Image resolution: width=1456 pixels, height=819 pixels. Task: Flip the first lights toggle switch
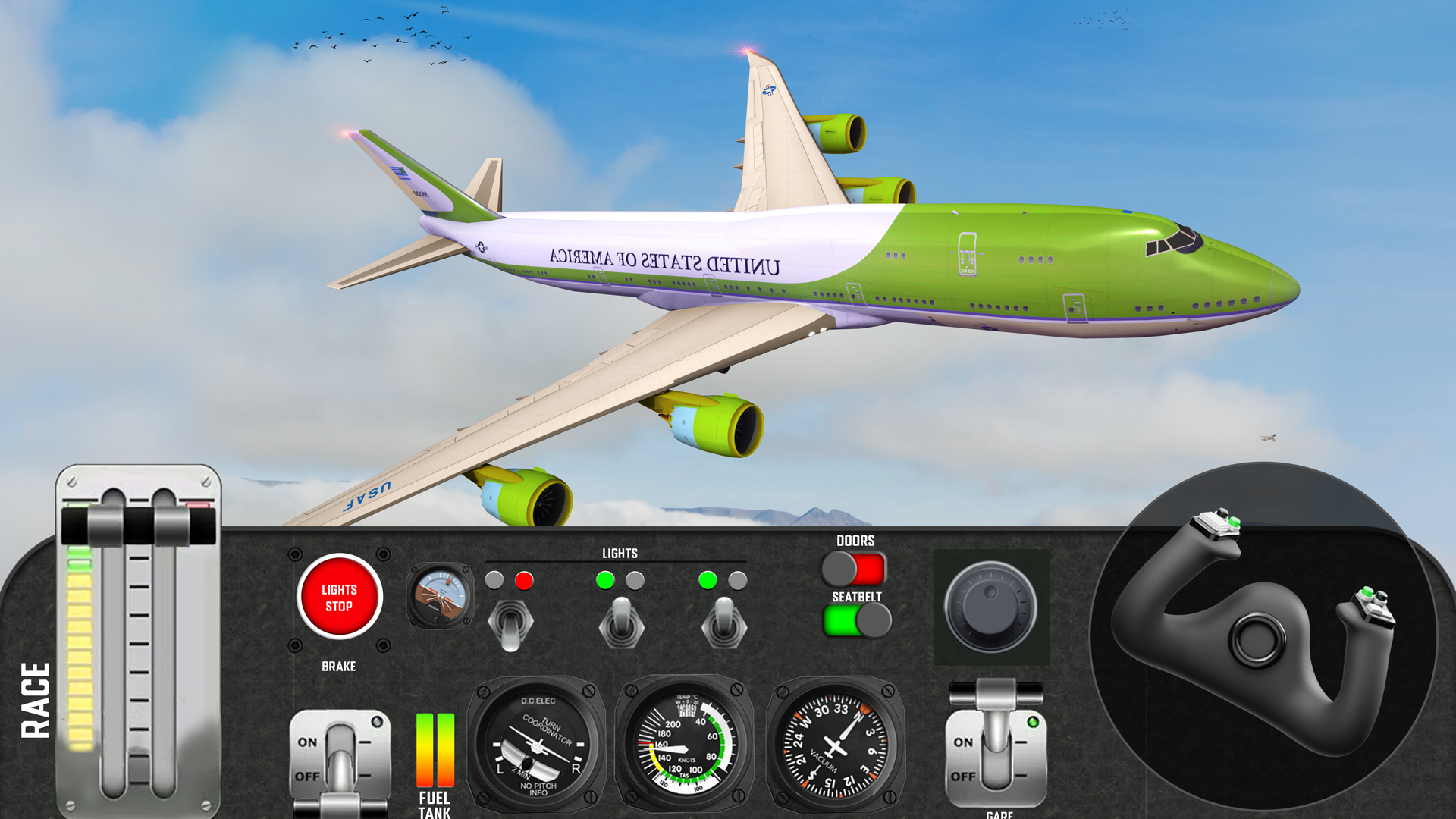coord(510,622)
